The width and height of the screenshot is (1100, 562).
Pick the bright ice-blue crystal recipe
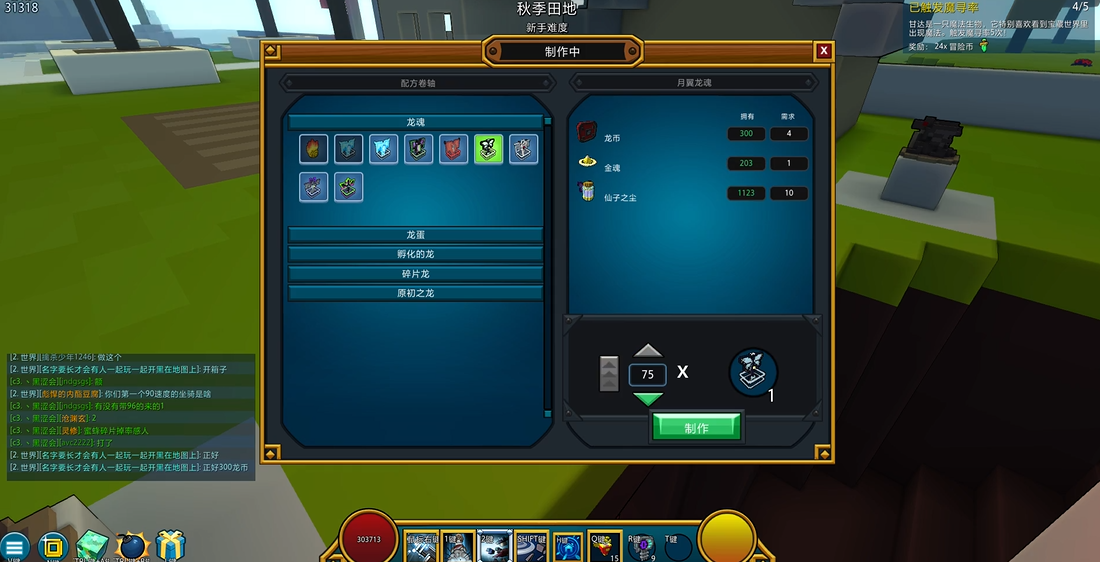383,149
